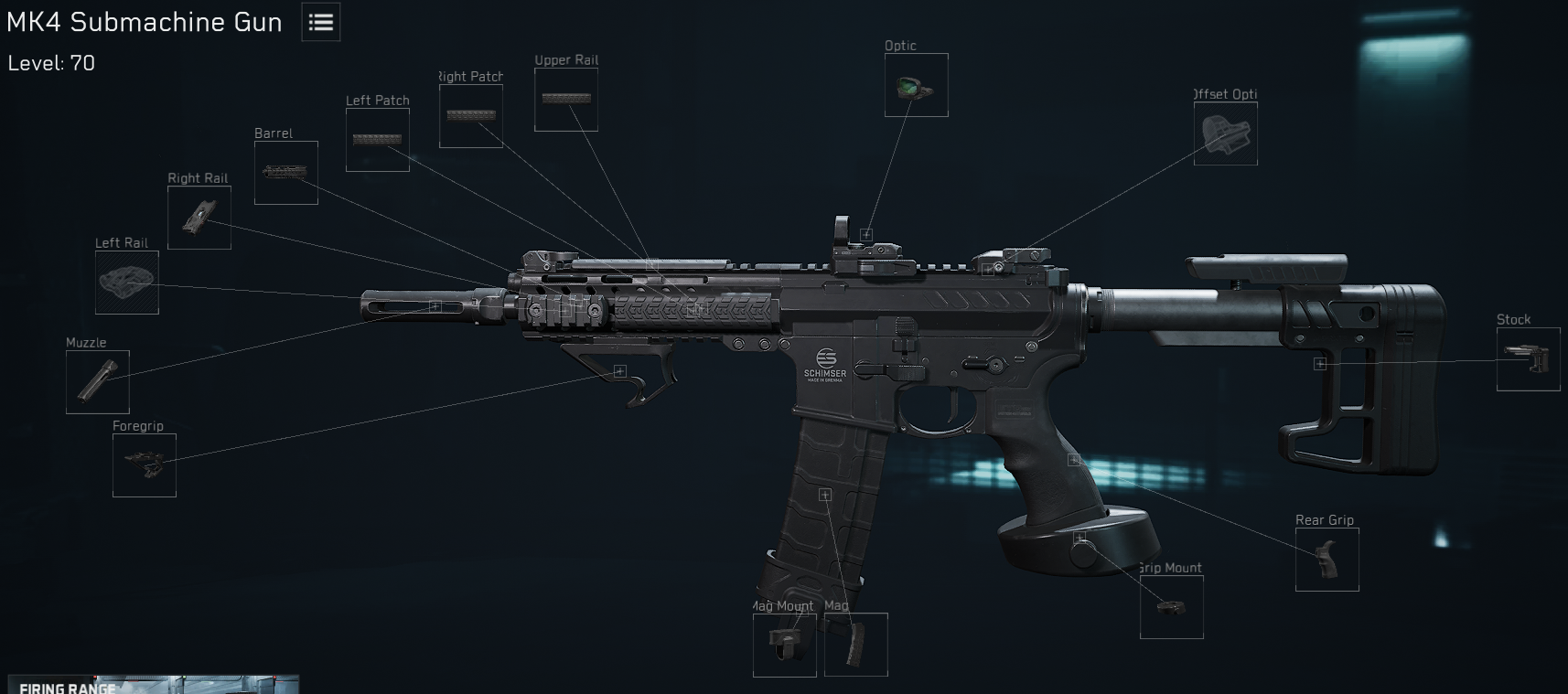Screen dimensions: 1568x694
Task: Select the Grip Mount attachment
Action: (1173, 606)
